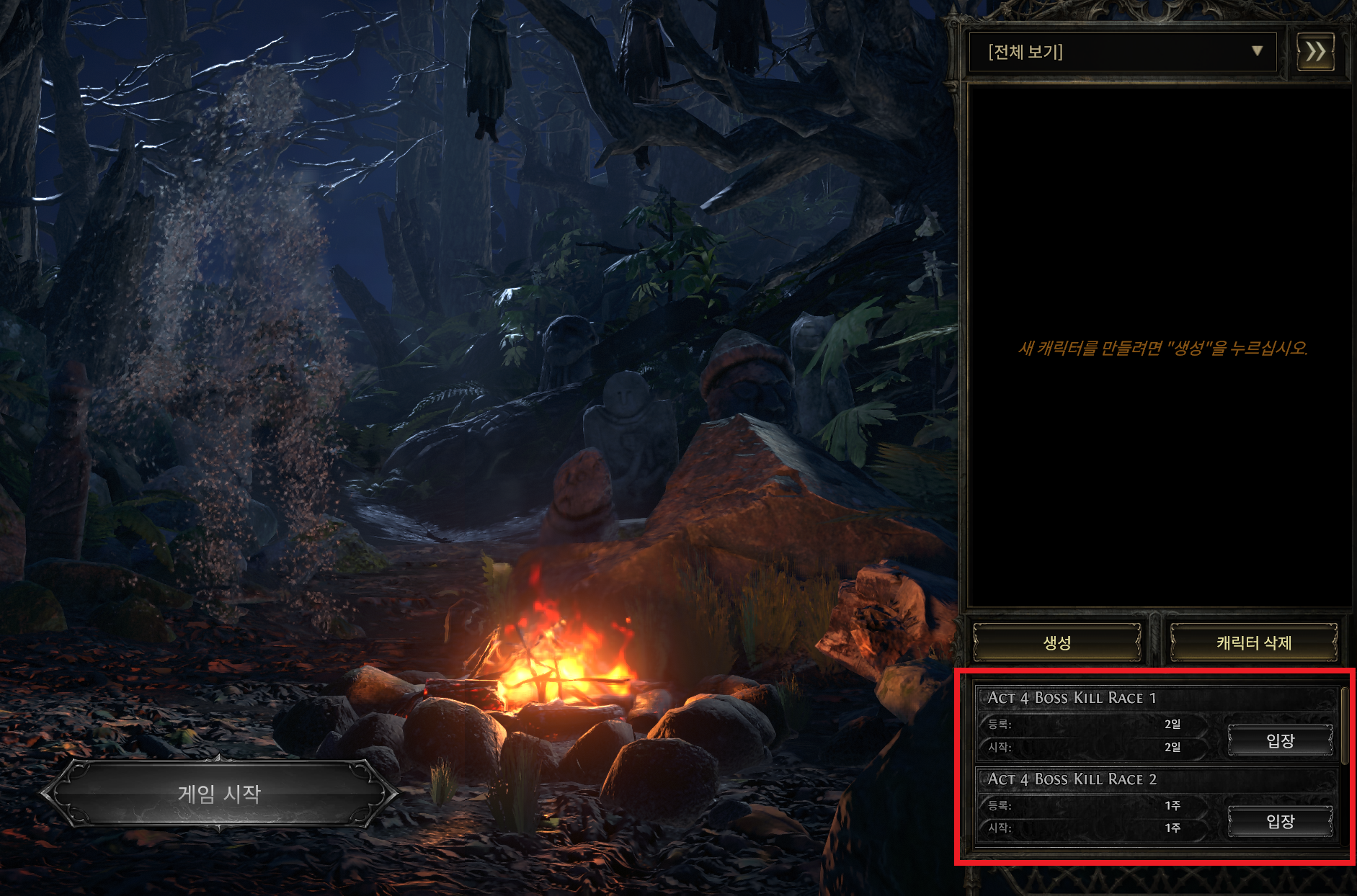This screenshot has height=896, width=1357.
Task: Enter Act 4 Boss Kill Race 1
Action: [x=1280, y=740]
